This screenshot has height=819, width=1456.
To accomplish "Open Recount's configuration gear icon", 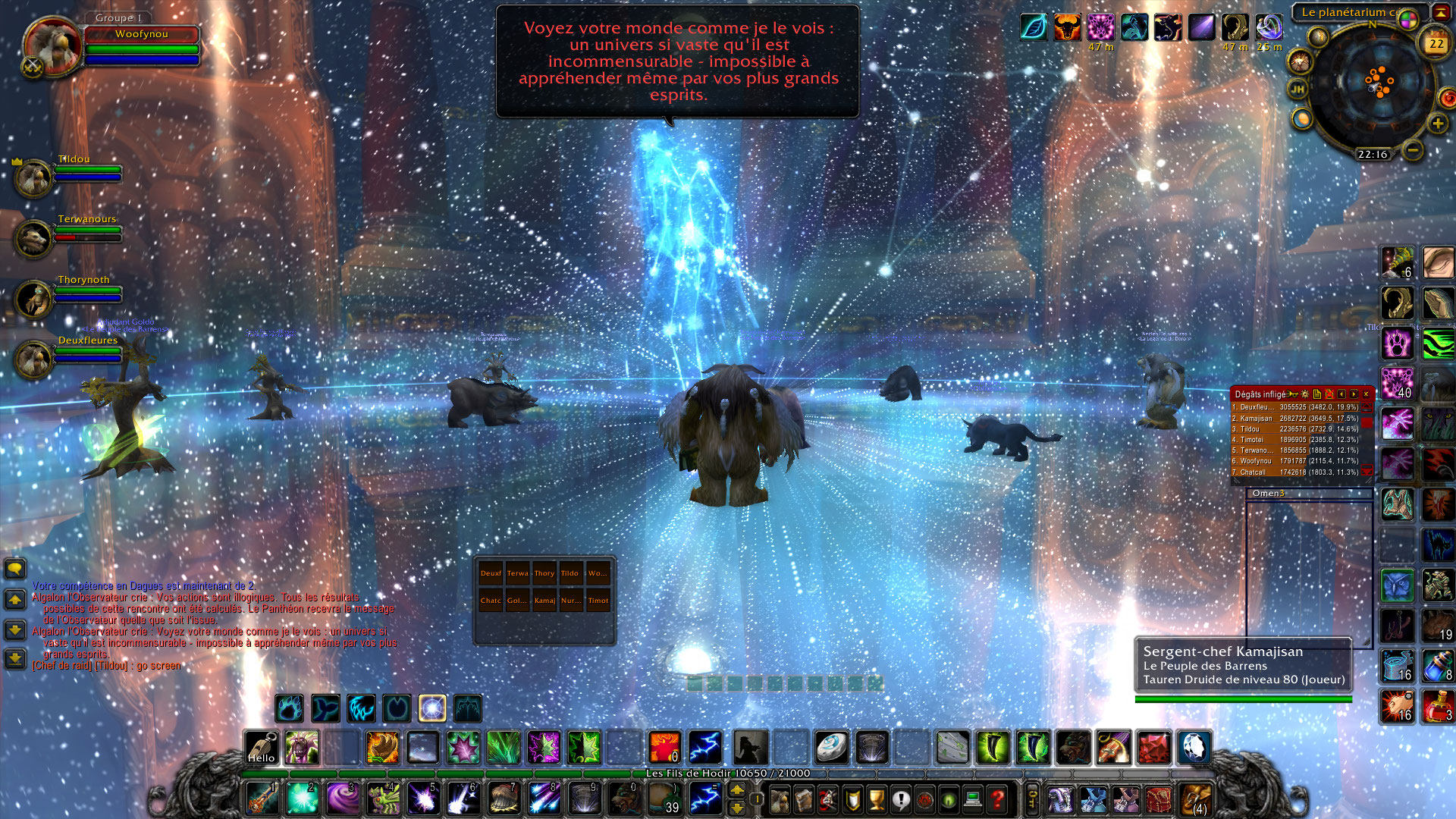I will point(1305,394).
